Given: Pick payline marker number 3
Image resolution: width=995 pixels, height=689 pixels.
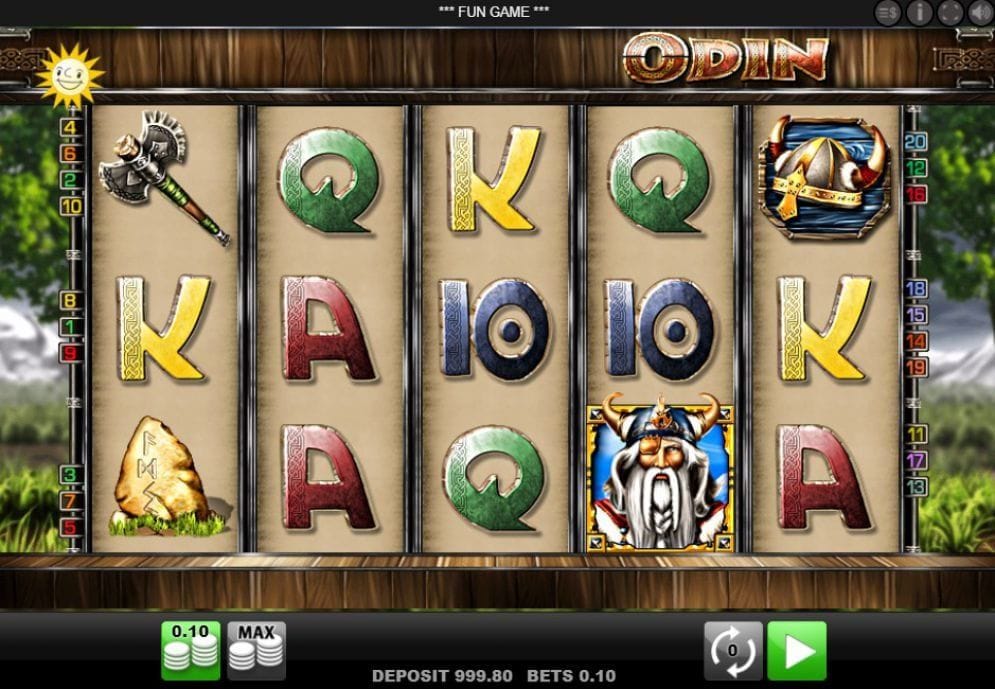Looking at the screenshot, I should tap(71, 474).
